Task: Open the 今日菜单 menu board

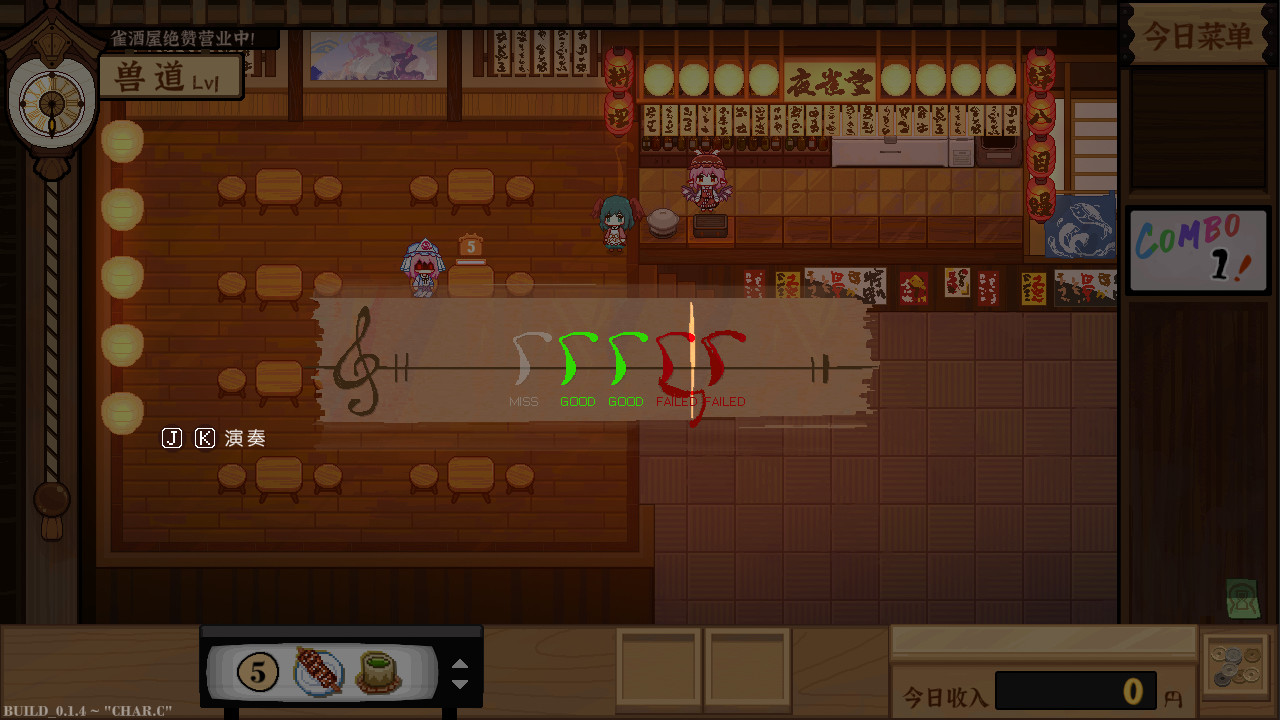Action: click(1197, 35)
